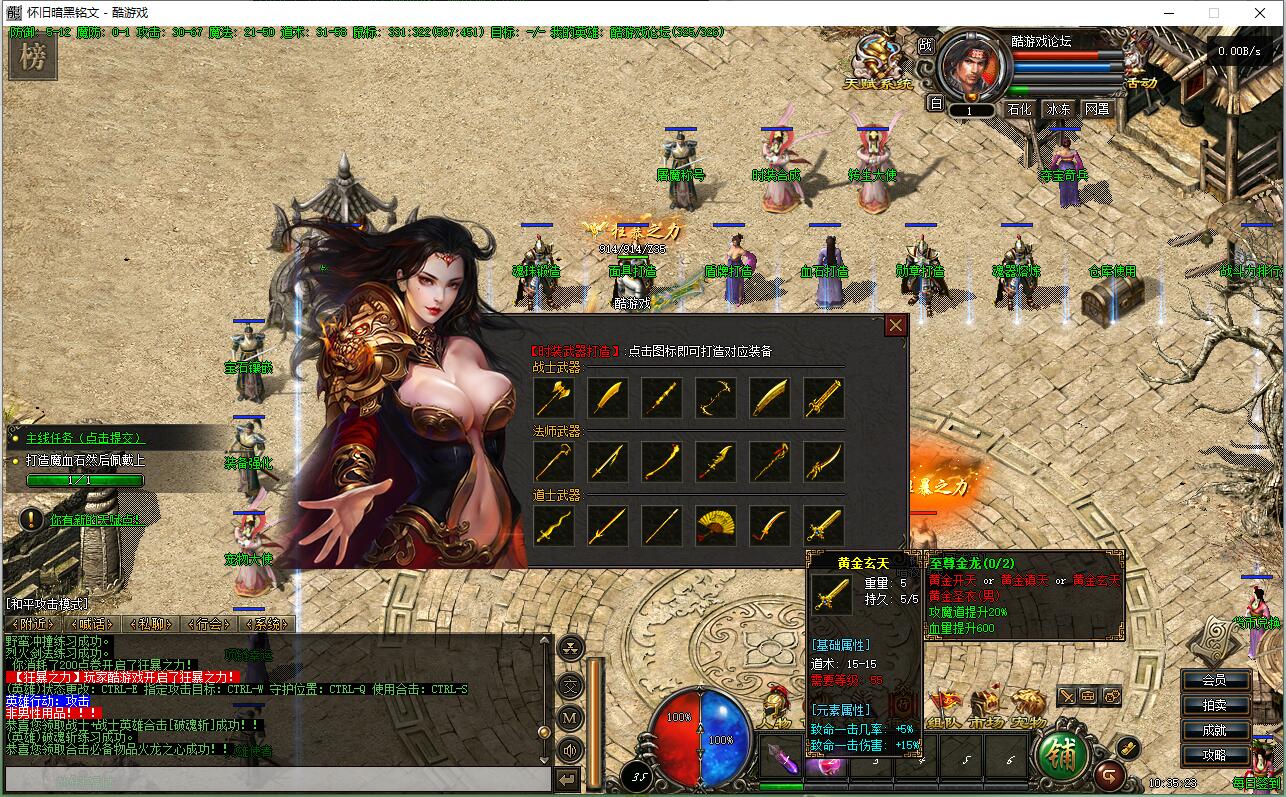The width and height of the screenshot is (1286, 797).
Task: Close the weapon forging panel
Action: 895,325
